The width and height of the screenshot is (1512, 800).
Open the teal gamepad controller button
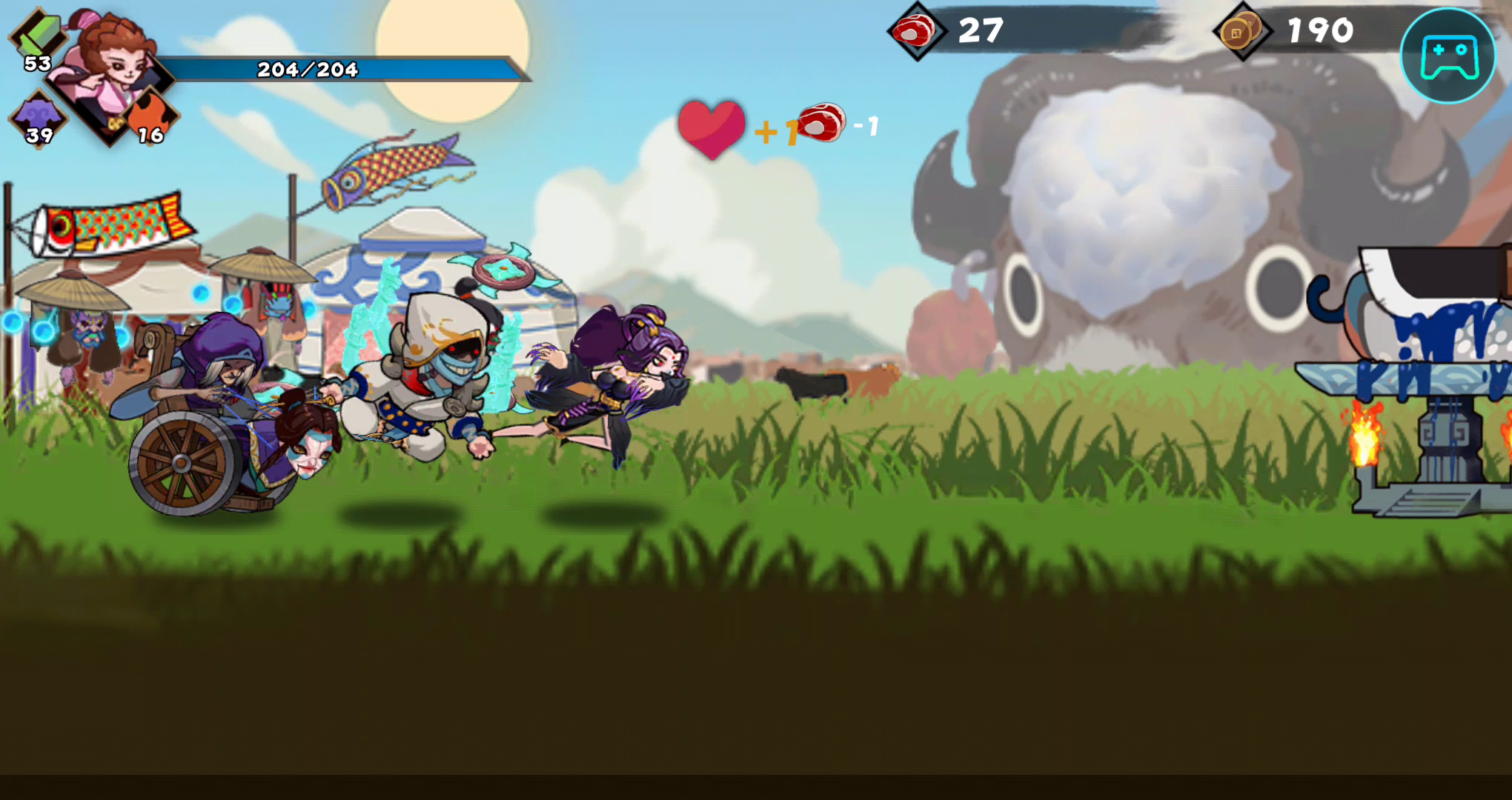click(x=1448, y=56)
